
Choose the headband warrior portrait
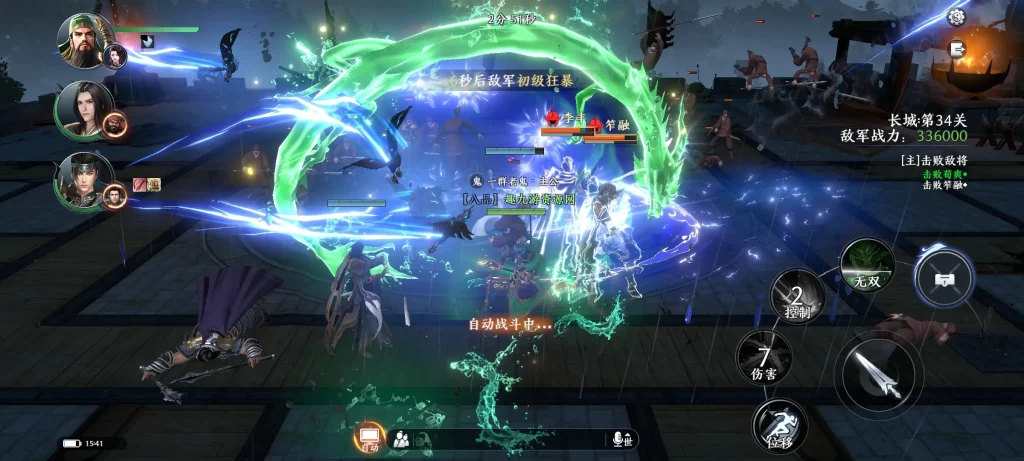tap(85, 178)
